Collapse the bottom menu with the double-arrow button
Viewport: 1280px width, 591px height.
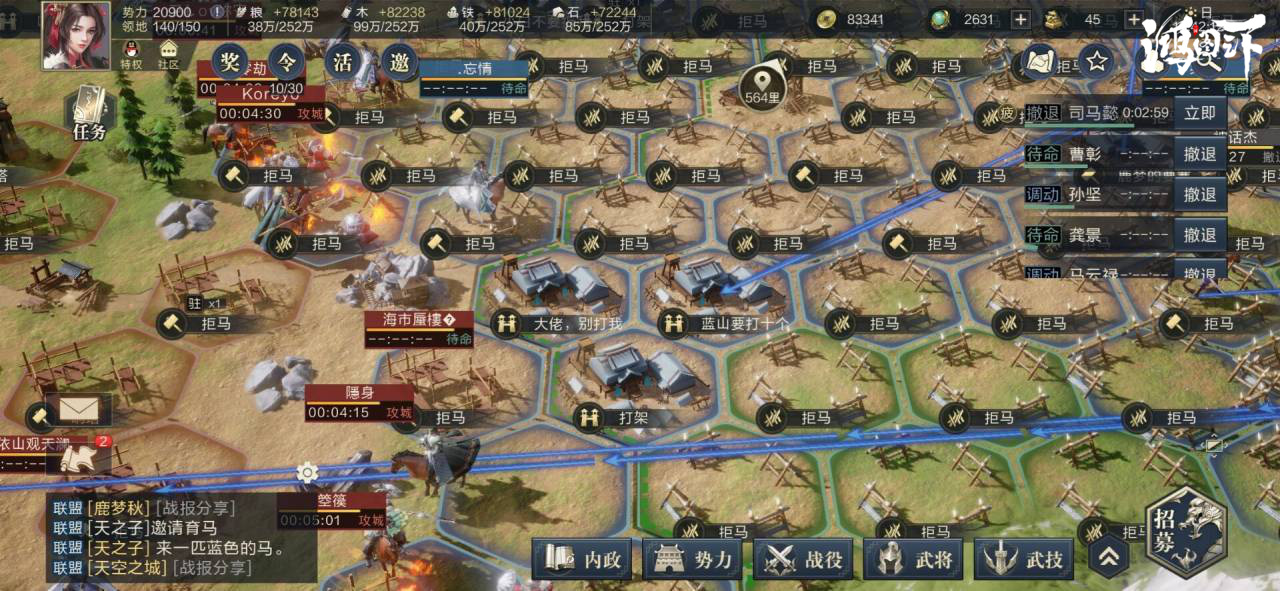point(1108,556)
